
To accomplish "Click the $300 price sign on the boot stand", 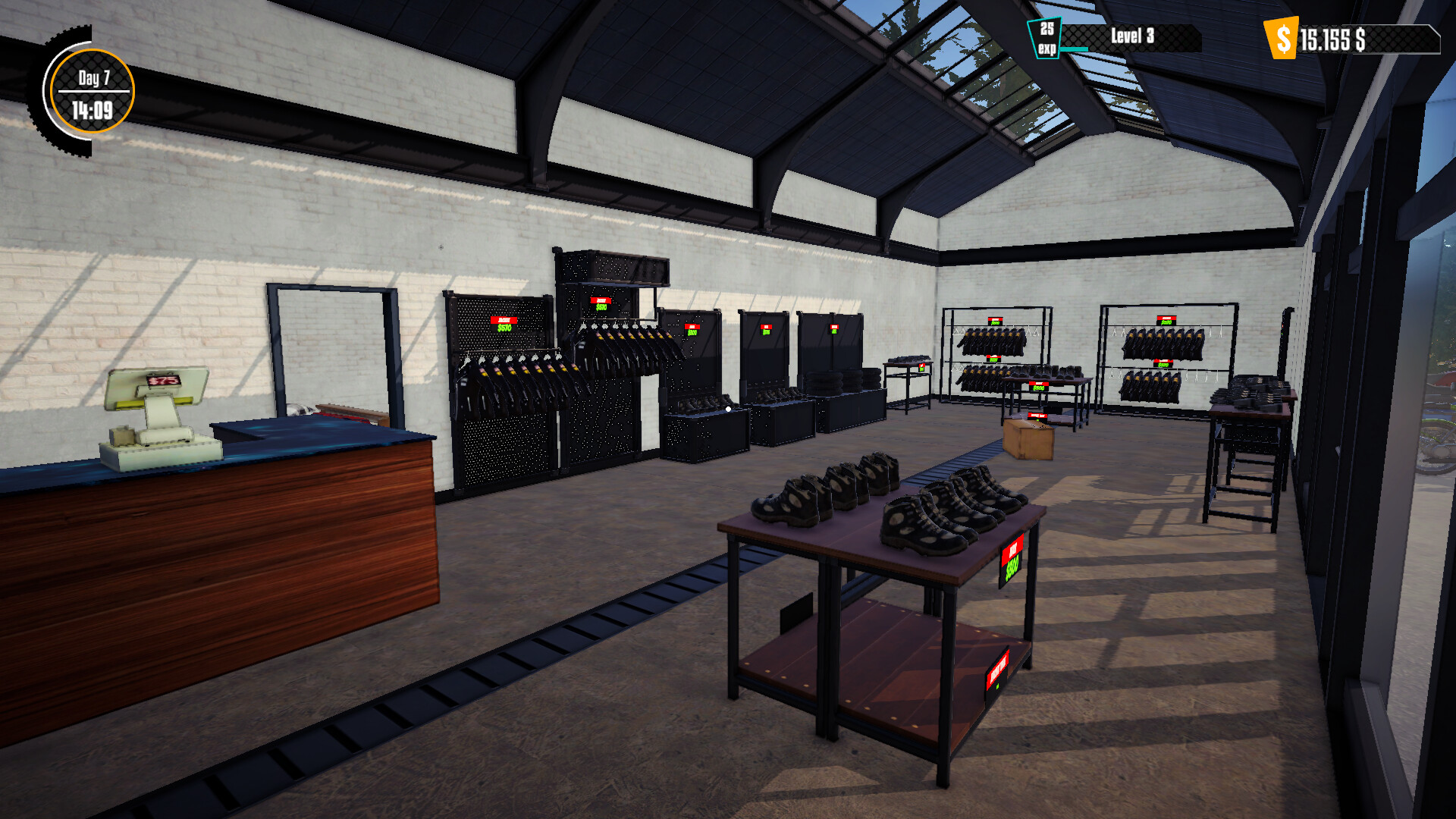I will click(x=1040, y=387).
